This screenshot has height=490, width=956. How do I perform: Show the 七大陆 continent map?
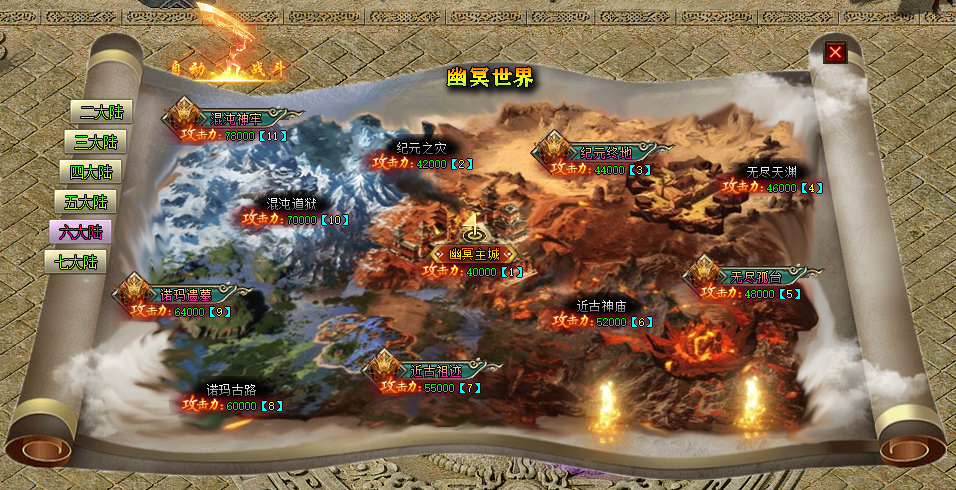tap(76, 262)
